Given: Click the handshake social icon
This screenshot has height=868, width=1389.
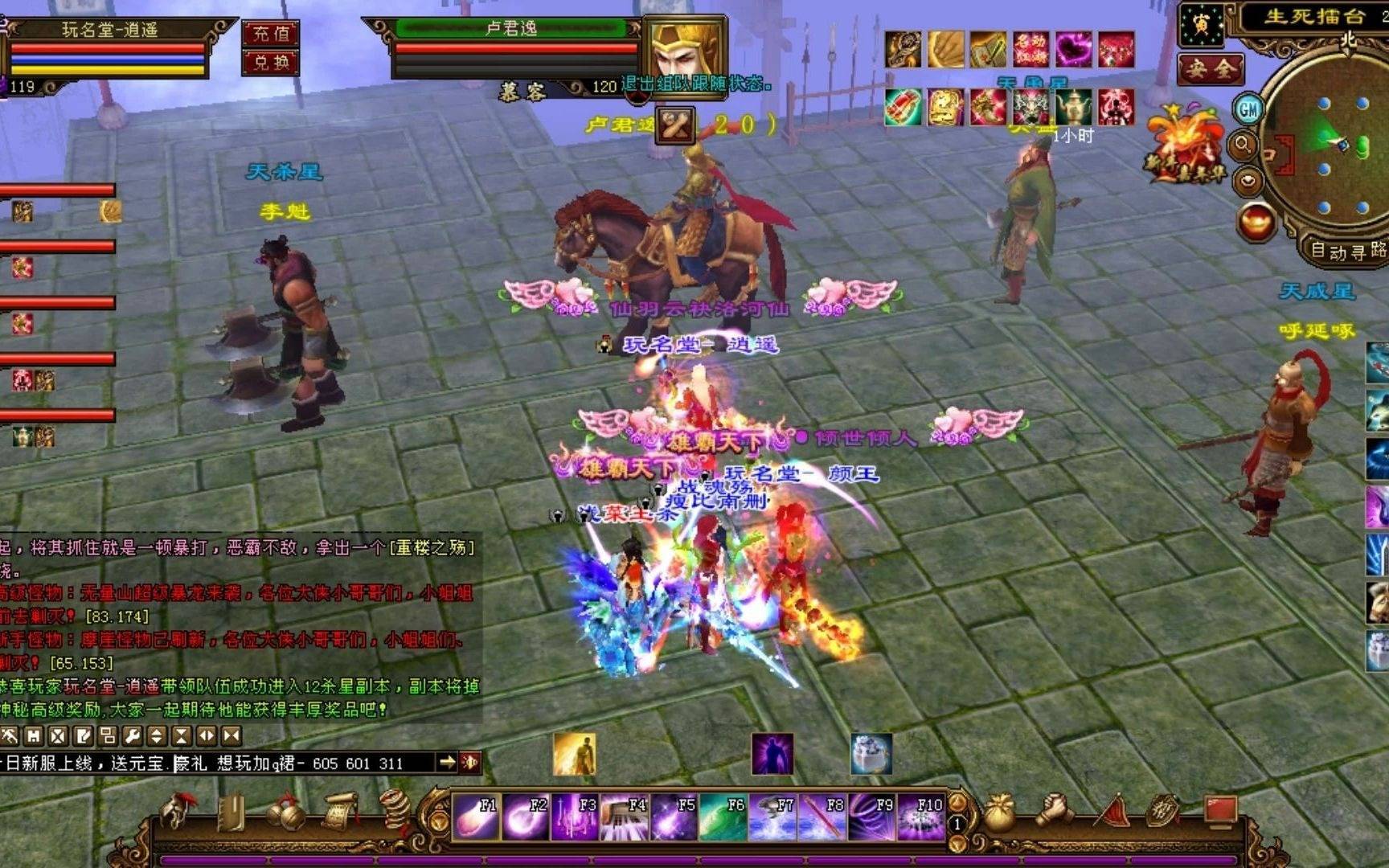Looking at the screenshot, I should 1054,812.
